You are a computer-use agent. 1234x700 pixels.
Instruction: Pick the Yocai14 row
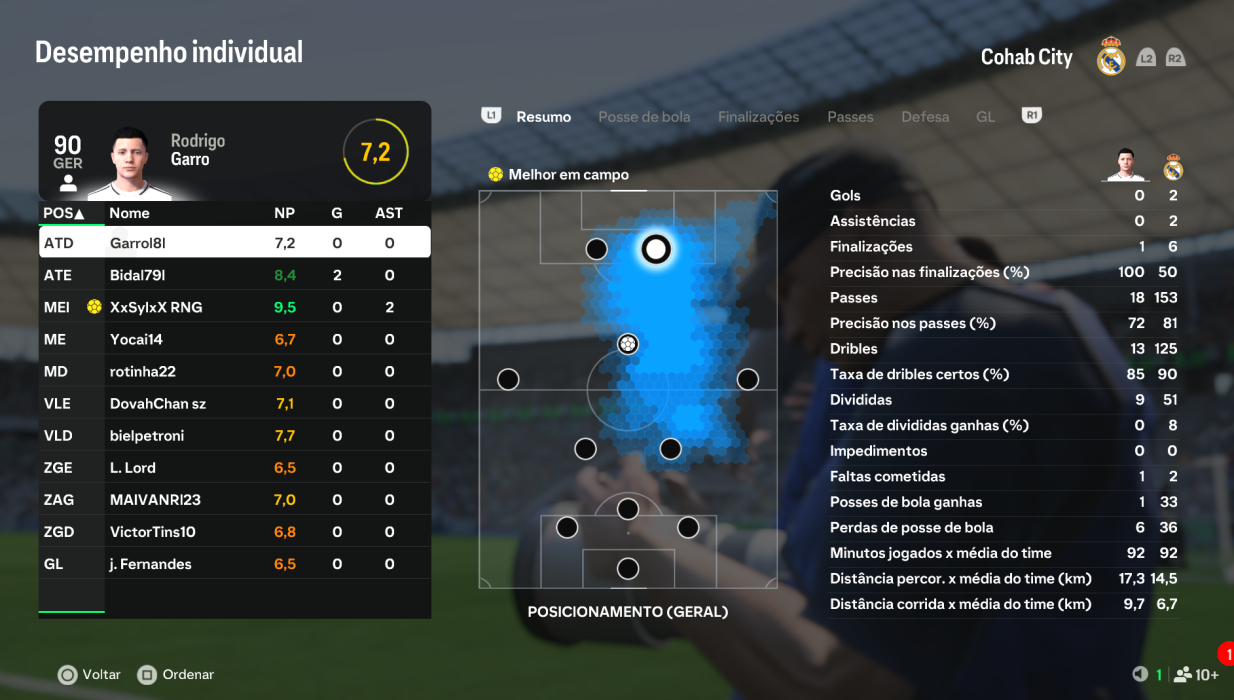pos(235,339)
